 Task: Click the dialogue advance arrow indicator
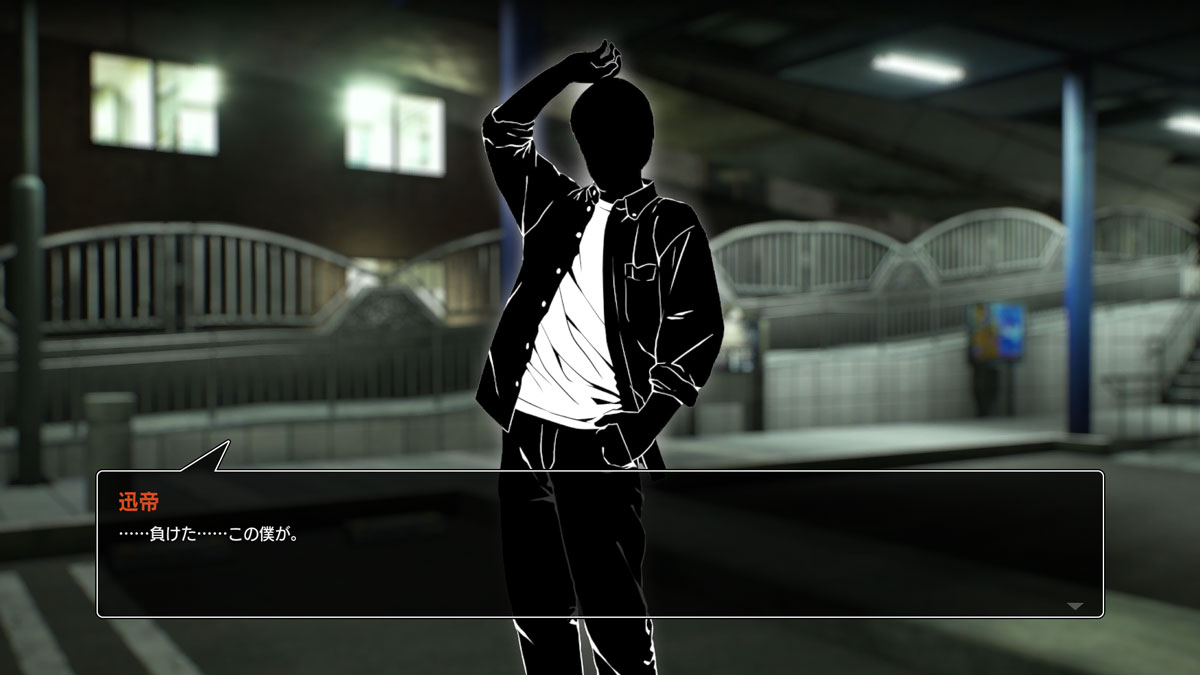pos(1075,606)
